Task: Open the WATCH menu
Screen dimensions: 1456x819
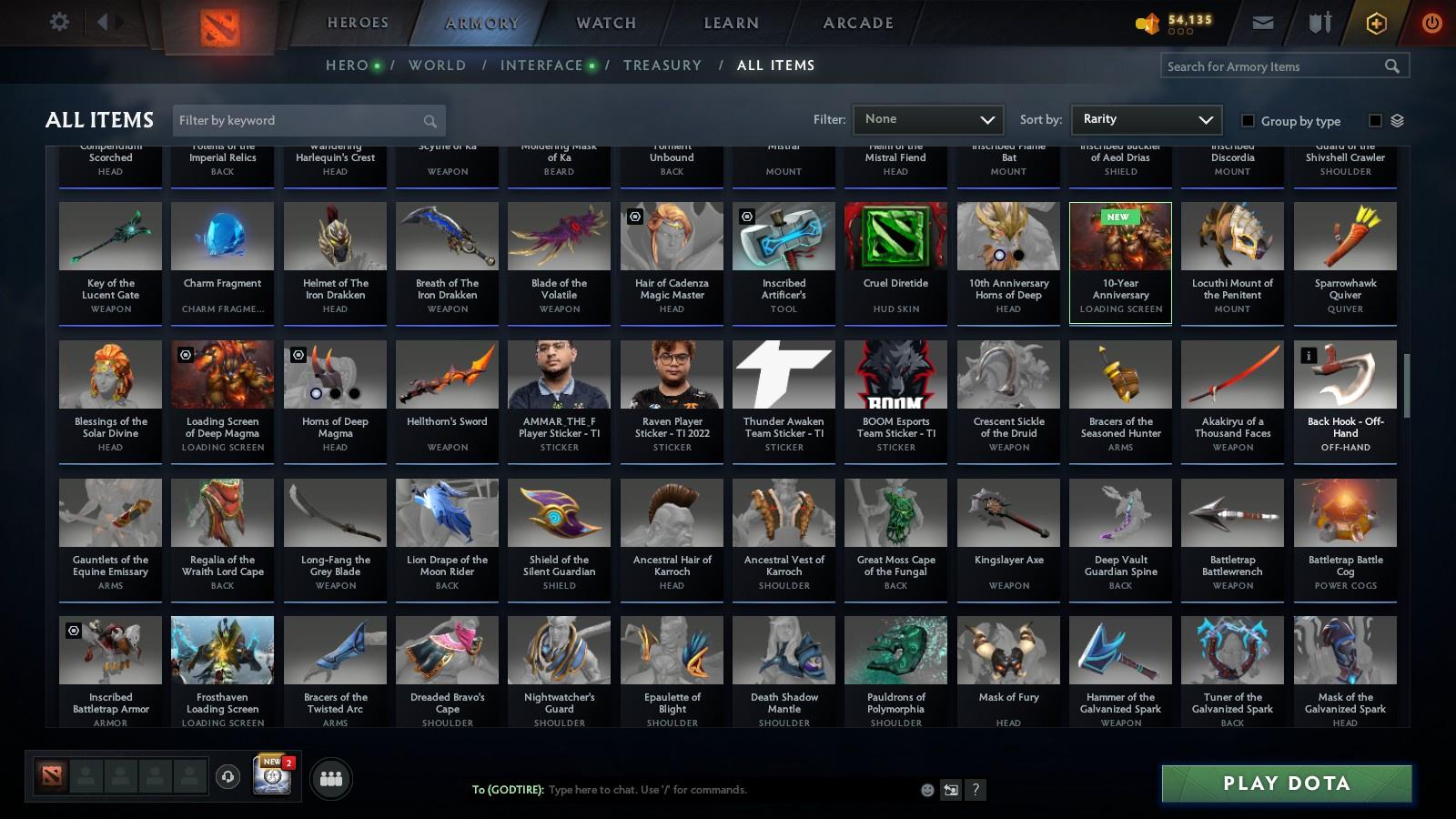Action: [x=603, y=23]
